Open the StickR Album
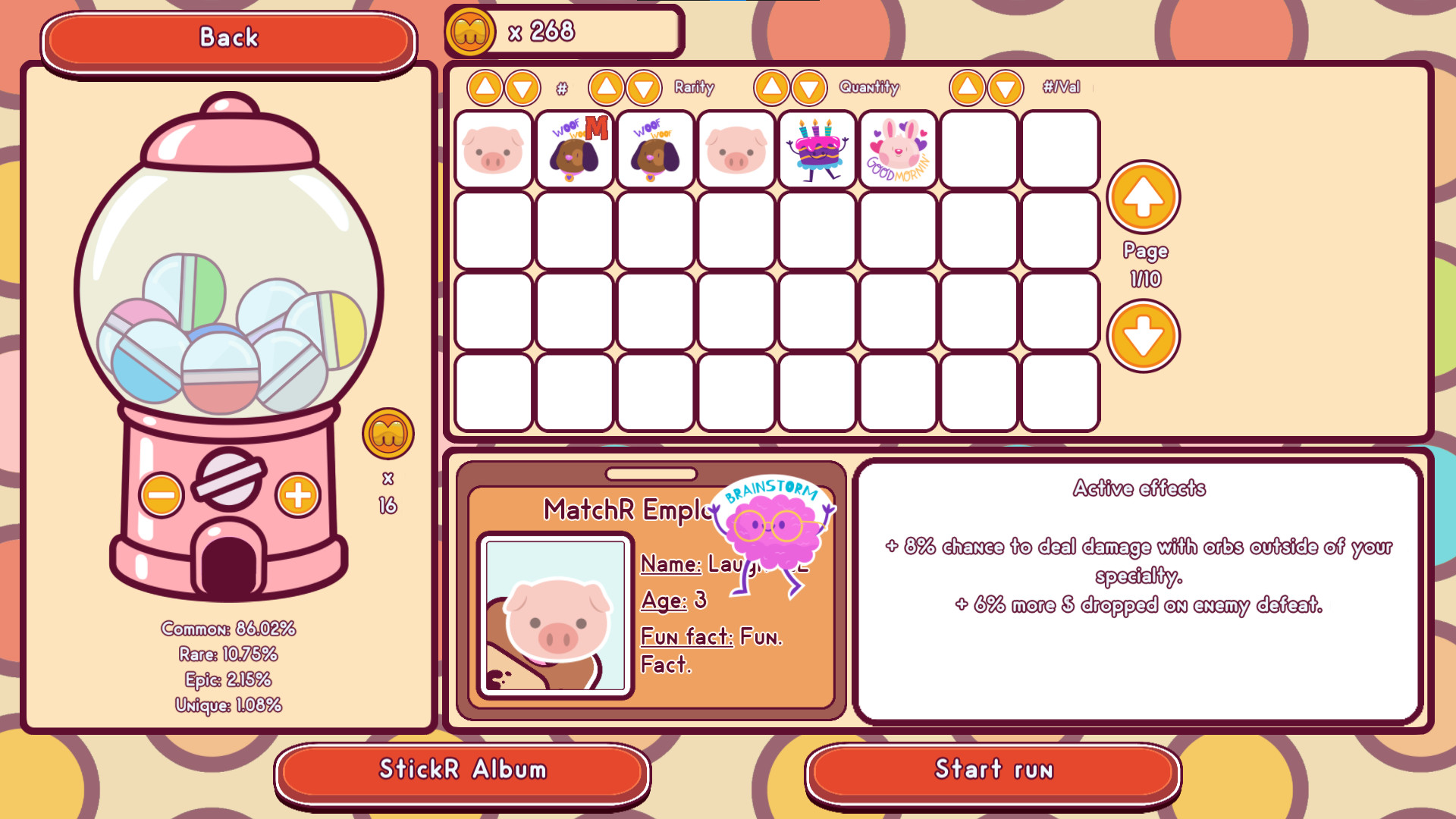The image size is (1456, 819). coord(463,770)
